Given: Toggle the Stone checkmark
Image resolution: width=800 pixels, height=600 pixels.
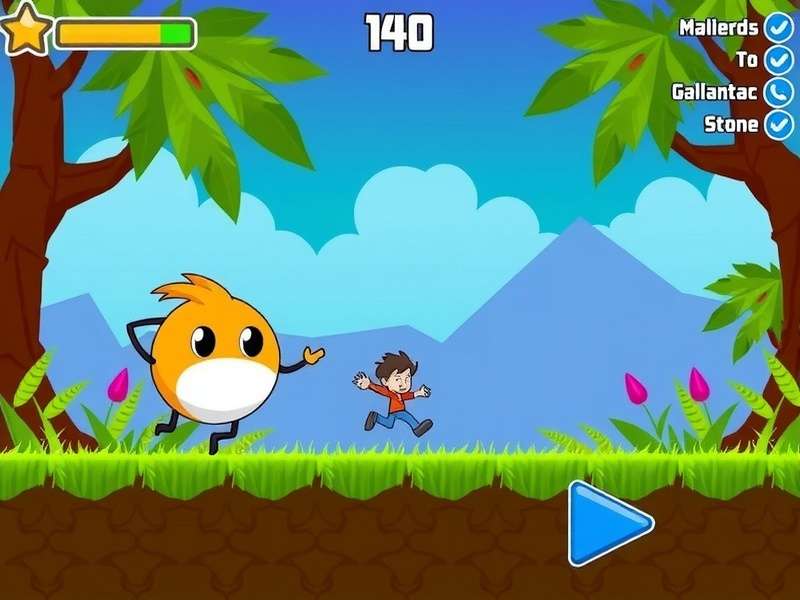Looking at the screenshot, I should point(778,125).
